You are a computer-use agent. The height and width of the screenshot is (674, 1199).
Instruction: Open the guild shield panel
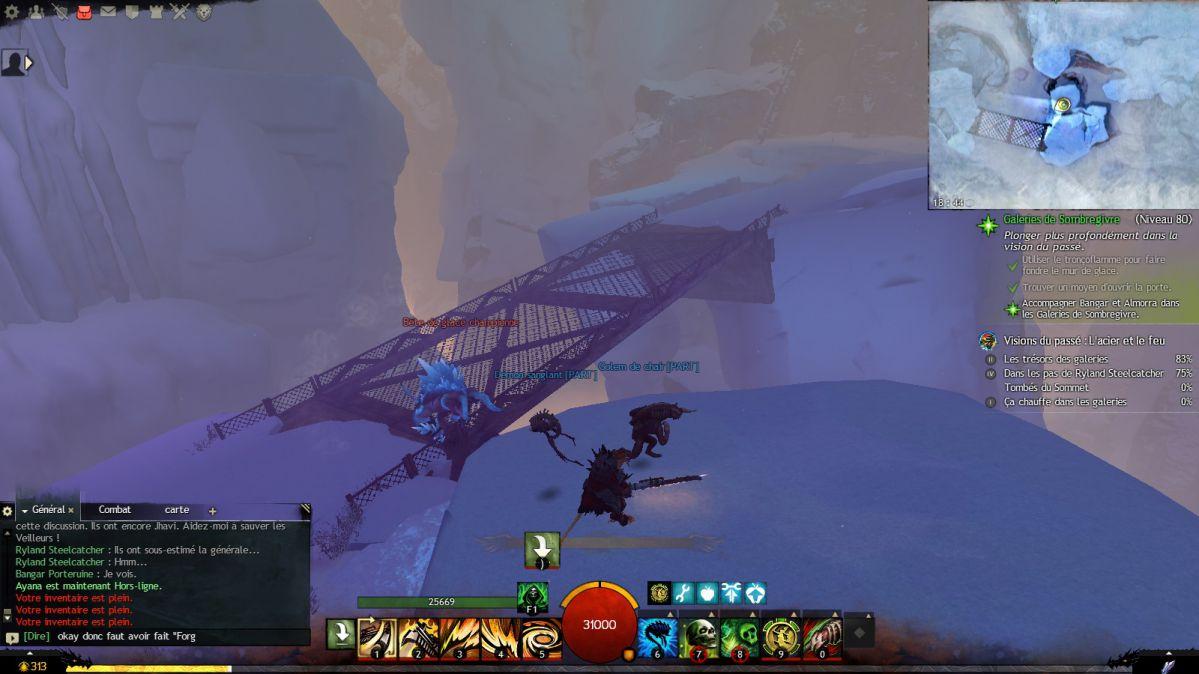click(x=132, y=12)
